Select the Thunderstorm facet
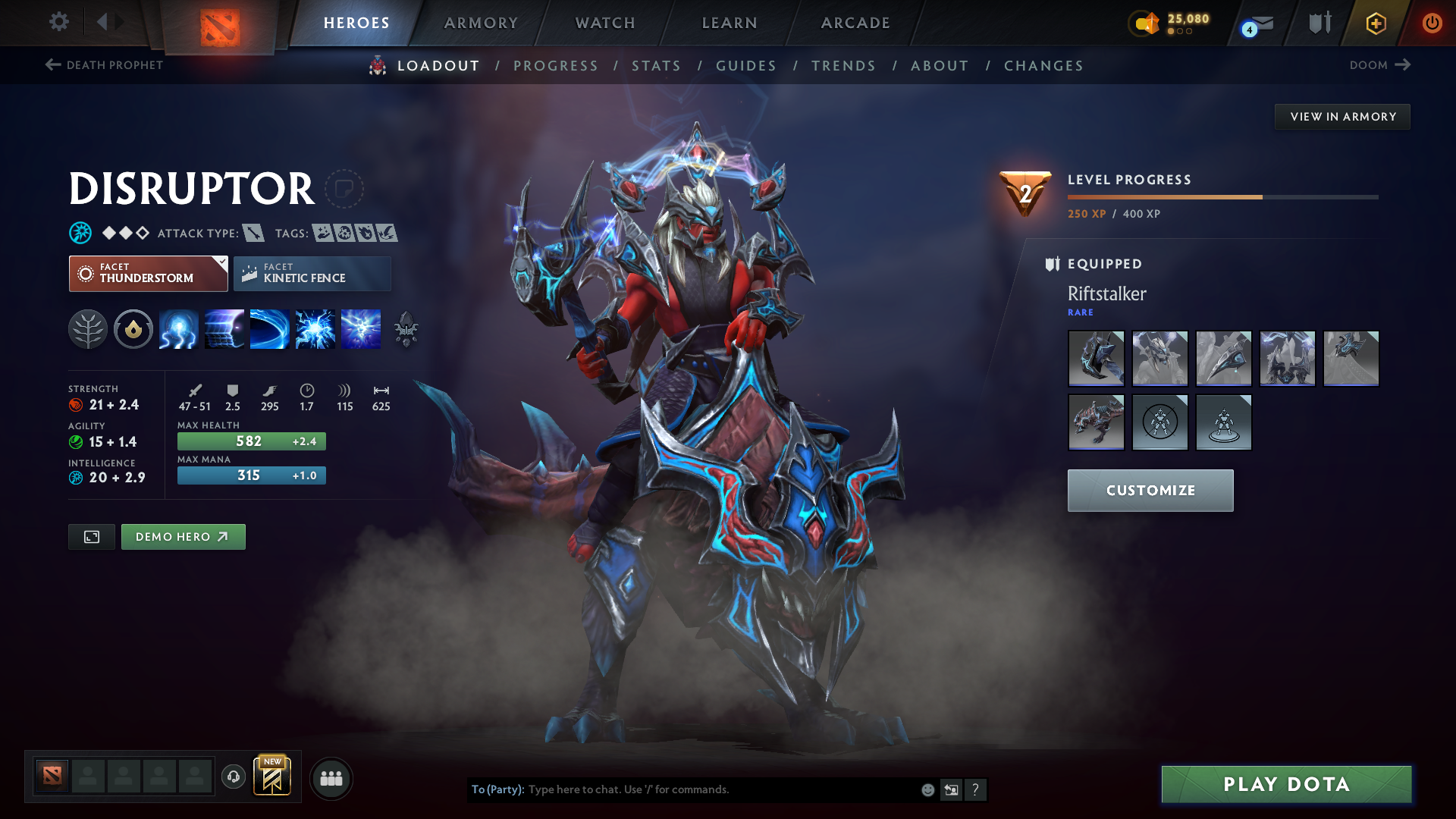 pyautogui.click(x=148, y=274)
